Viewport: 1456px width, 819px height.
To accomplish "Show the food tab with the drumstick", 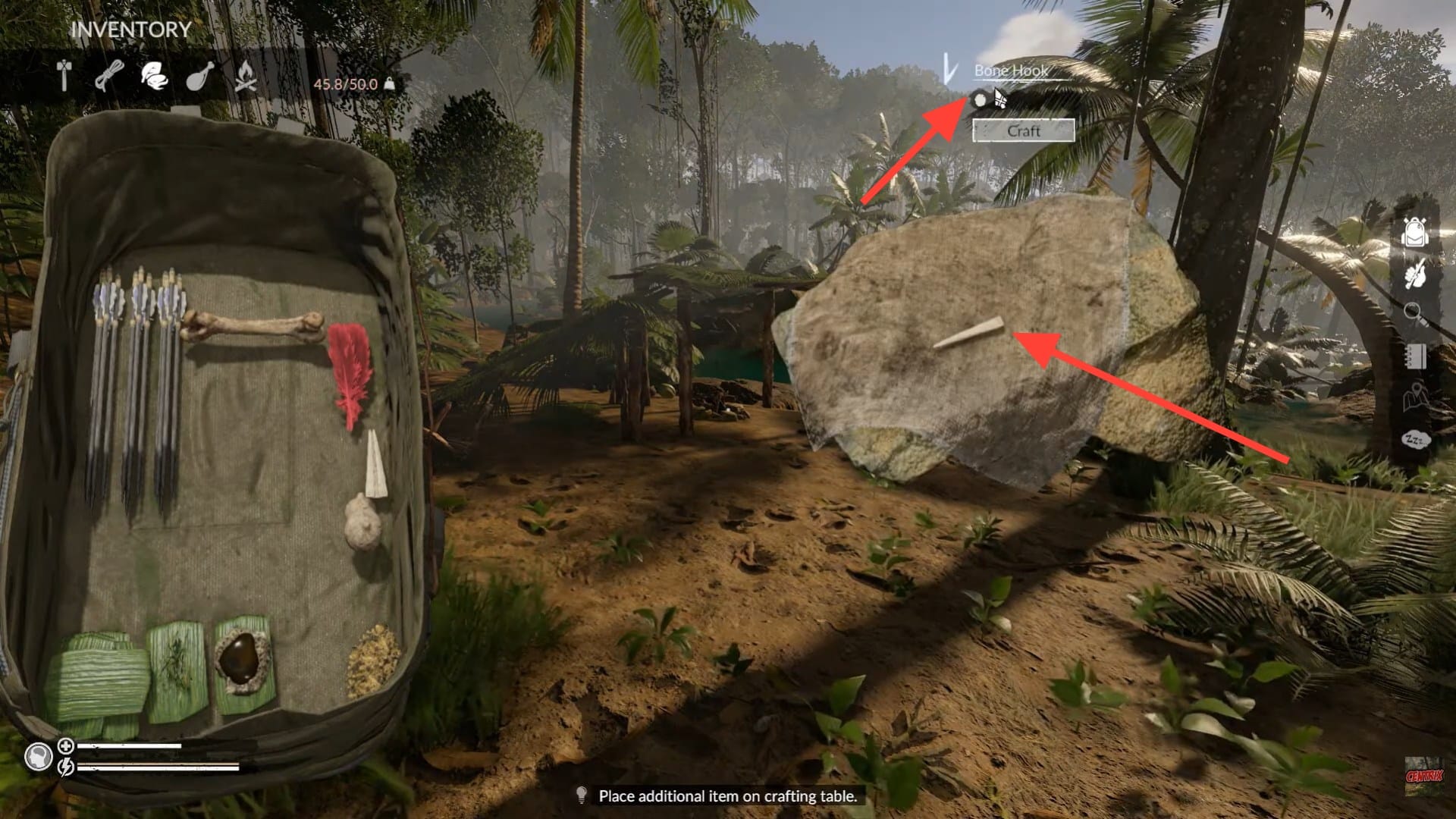I will tap(199, 76).
